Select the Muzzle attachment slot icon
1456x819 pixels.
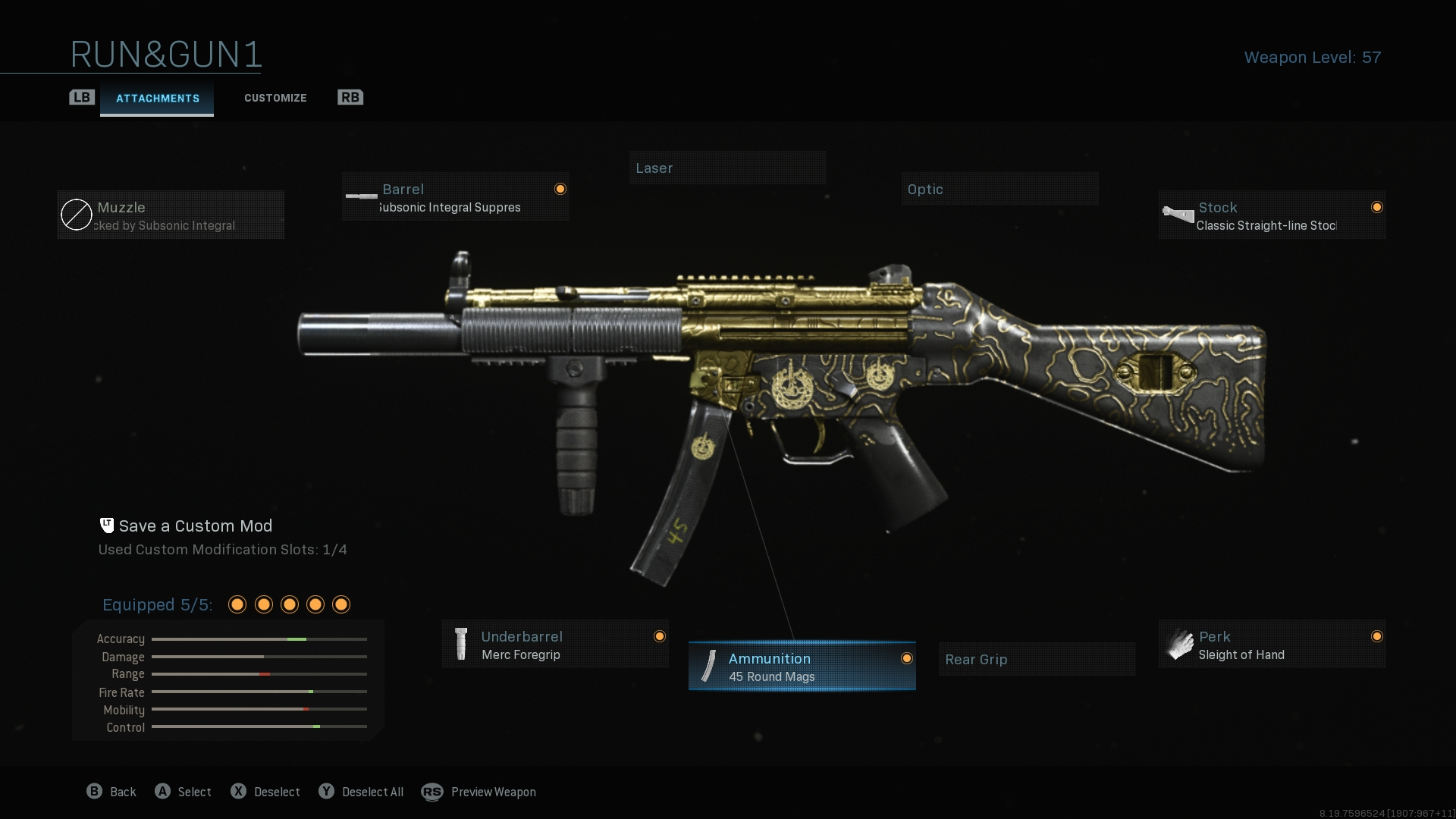[76, 215]
